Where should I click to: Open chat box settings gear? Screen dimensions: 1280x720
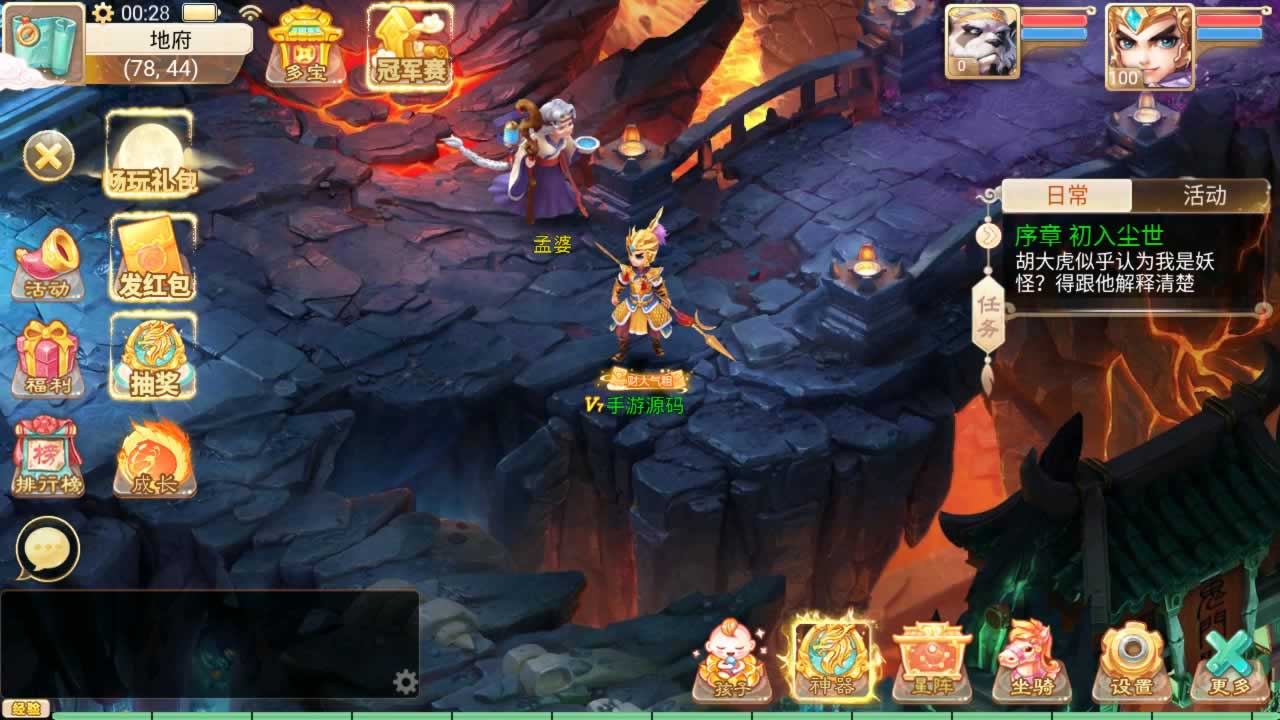(405, 682)
